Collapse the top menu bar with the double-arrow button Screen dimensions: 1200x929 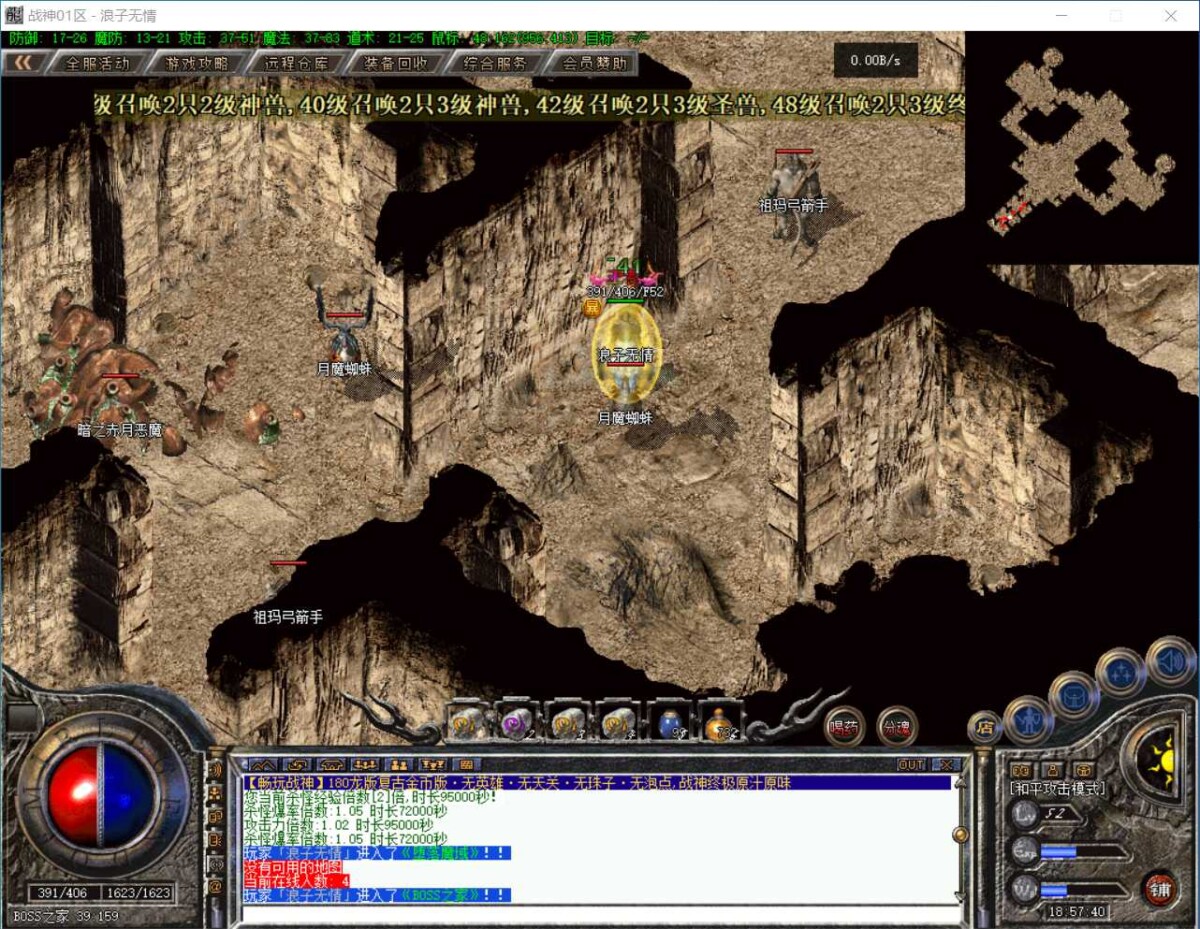pyautogui.click(x=28, y=63)
